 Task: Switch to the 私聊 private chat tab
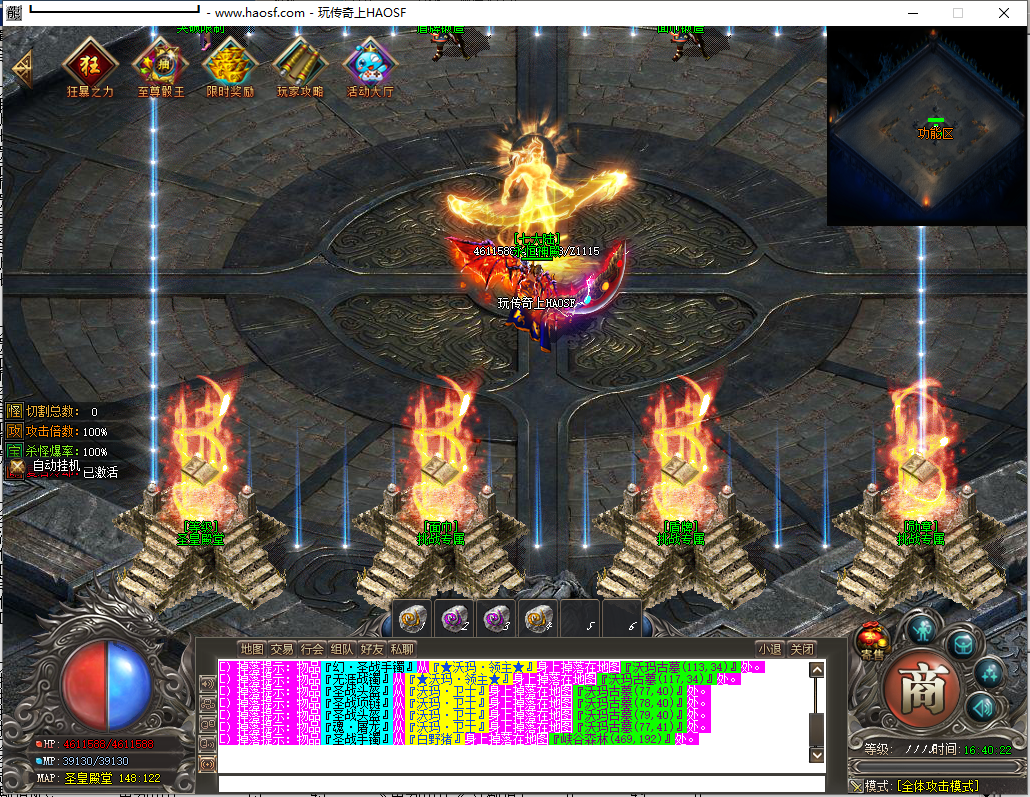pos(402,649)
